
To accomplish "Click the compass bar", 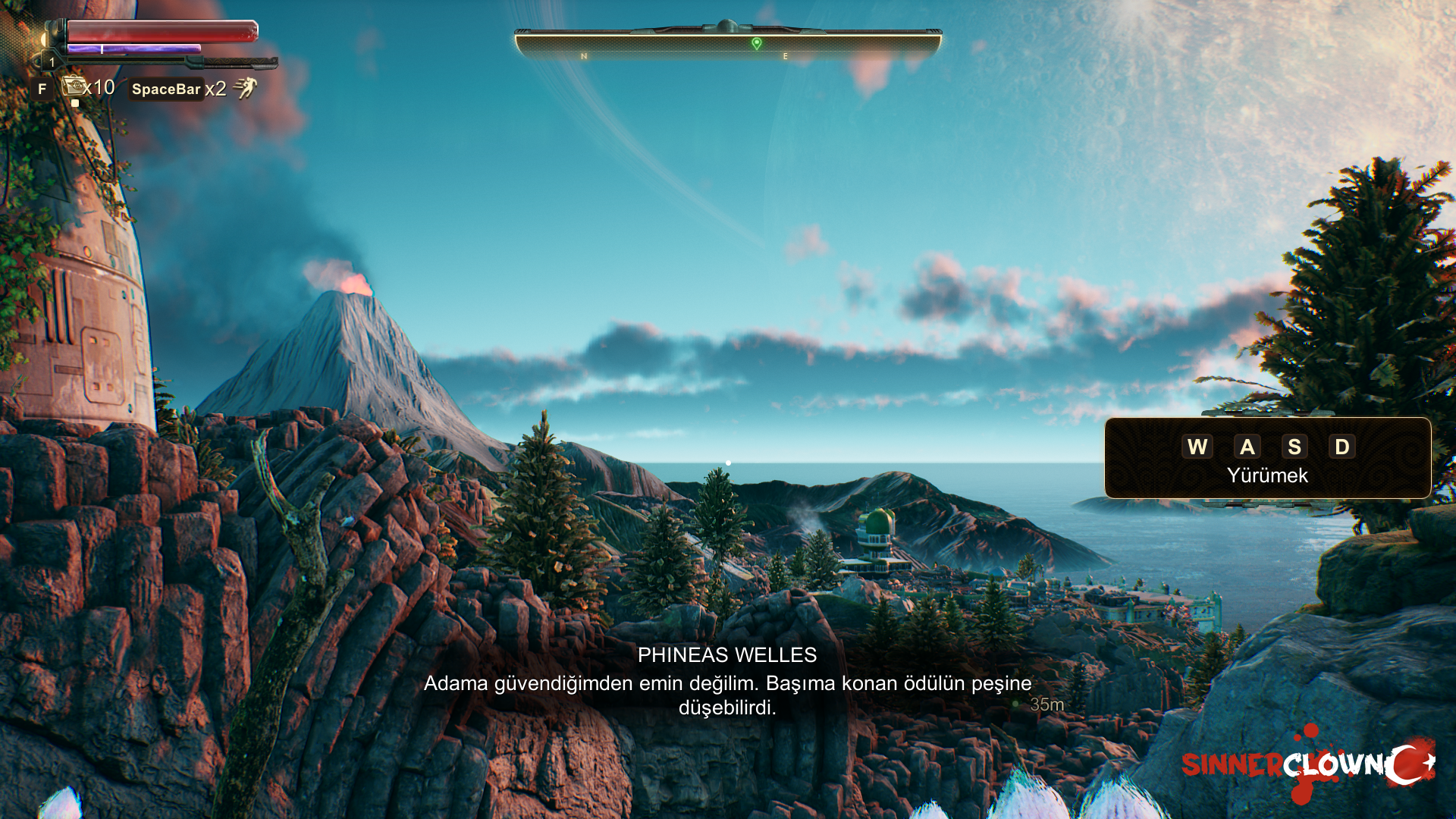I will tap(728, 43).
